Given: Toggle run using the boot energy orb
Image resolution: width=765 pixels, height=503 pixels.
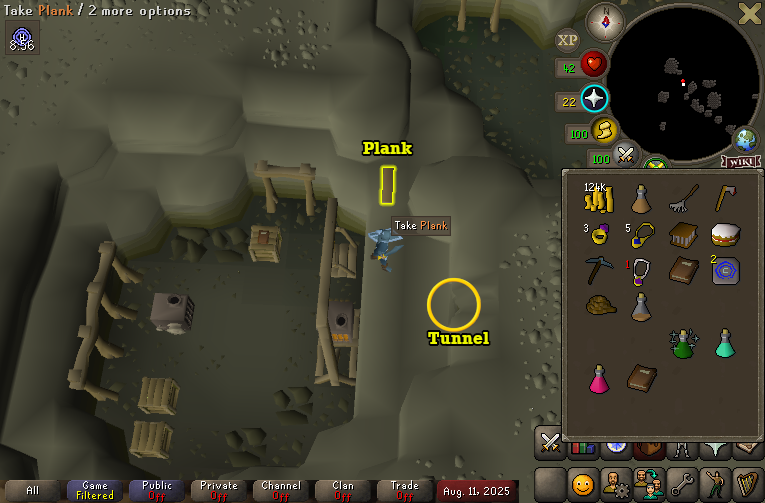Looking at the screenshot, I should pyautogui.click(x=604, y=130).
